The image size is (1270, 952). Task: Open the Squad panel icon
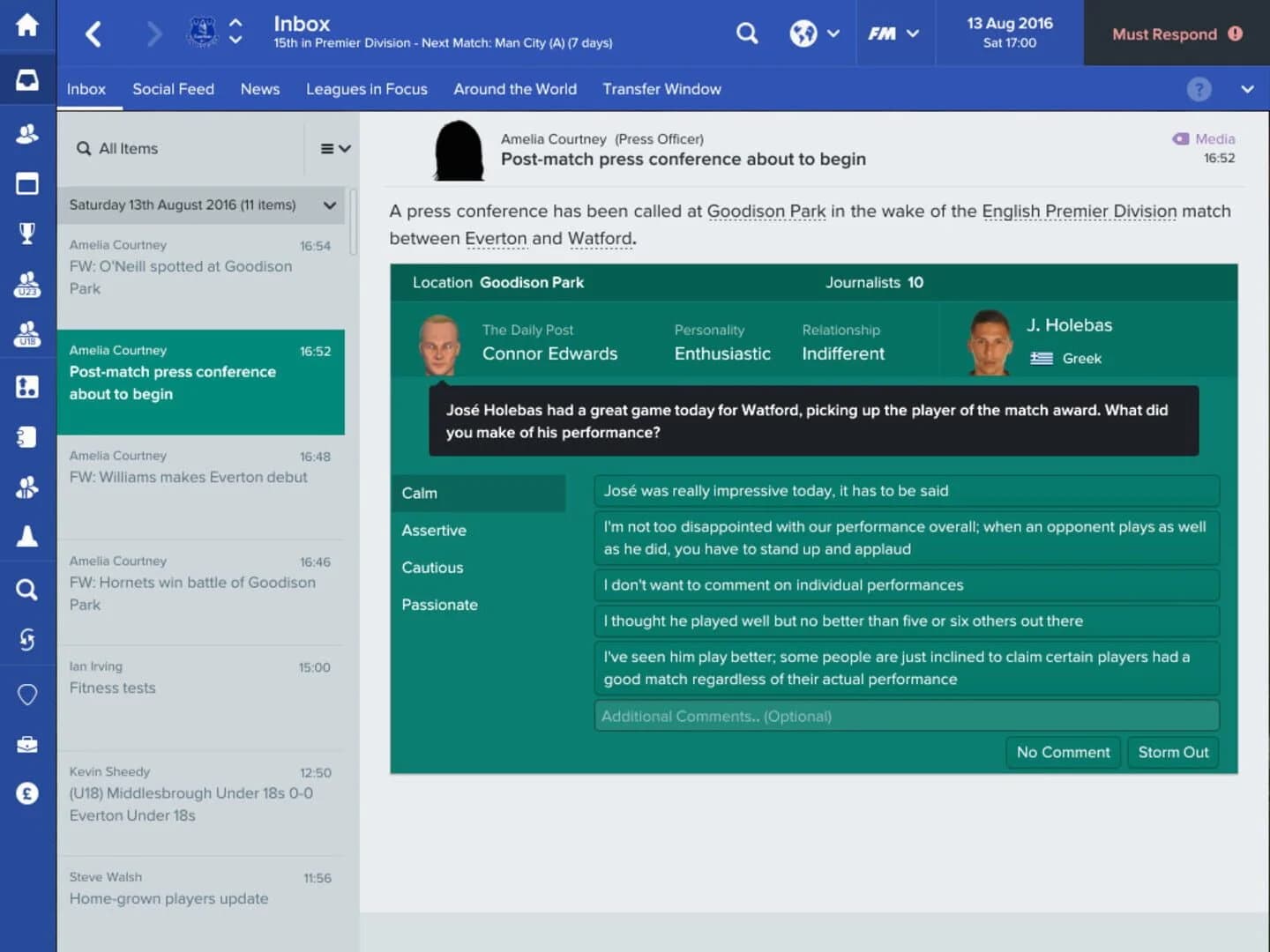point(27,134)
